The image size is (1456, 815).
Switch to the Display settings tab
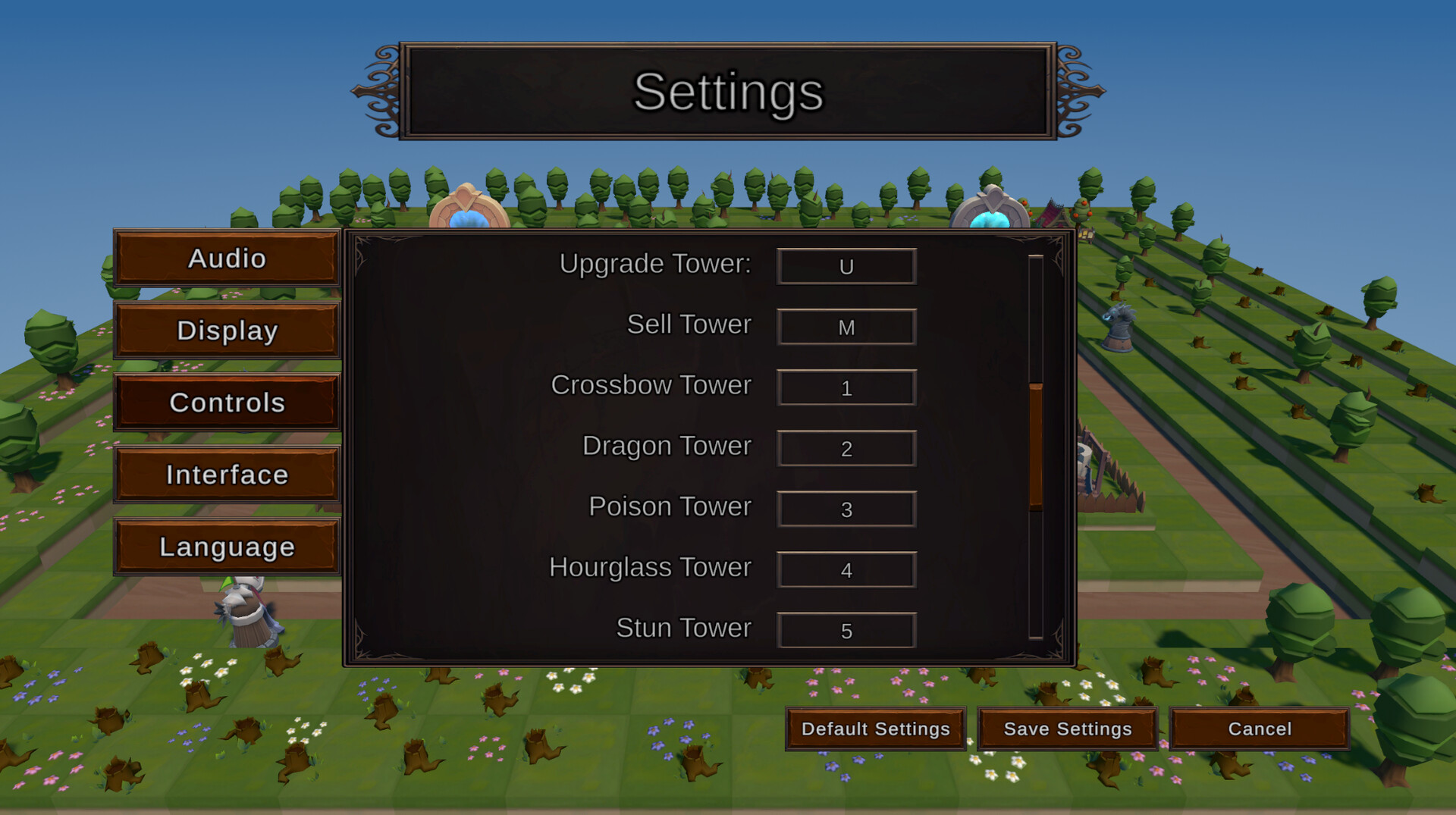(x=226, y=331)
